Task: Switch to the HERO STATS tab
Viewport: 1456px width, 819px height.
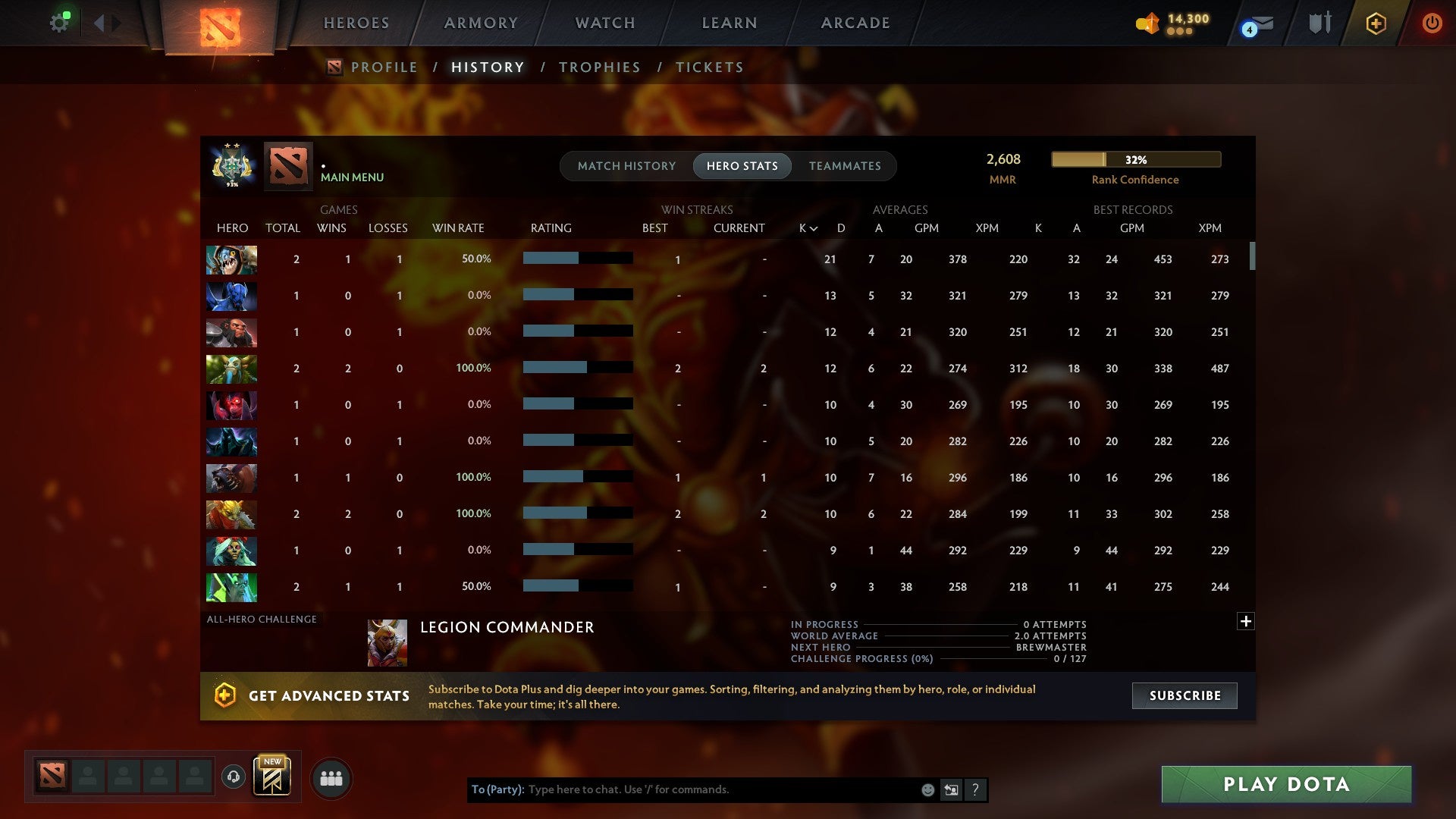Action: tap(742, 165)
